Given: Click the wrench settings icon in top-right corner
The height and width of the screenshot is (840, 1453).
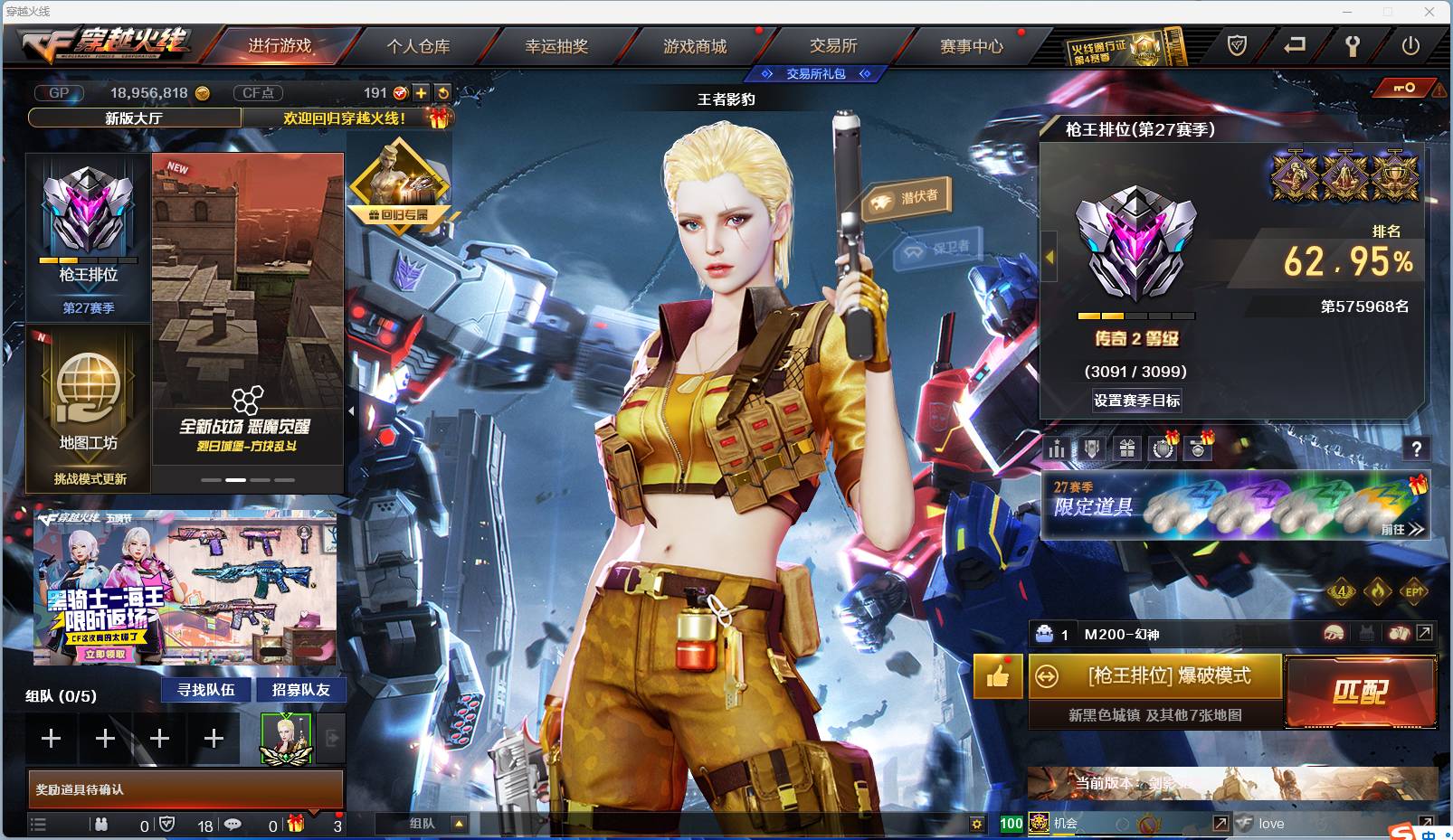Looking at the screenshot, I should tap(1353, 43).
